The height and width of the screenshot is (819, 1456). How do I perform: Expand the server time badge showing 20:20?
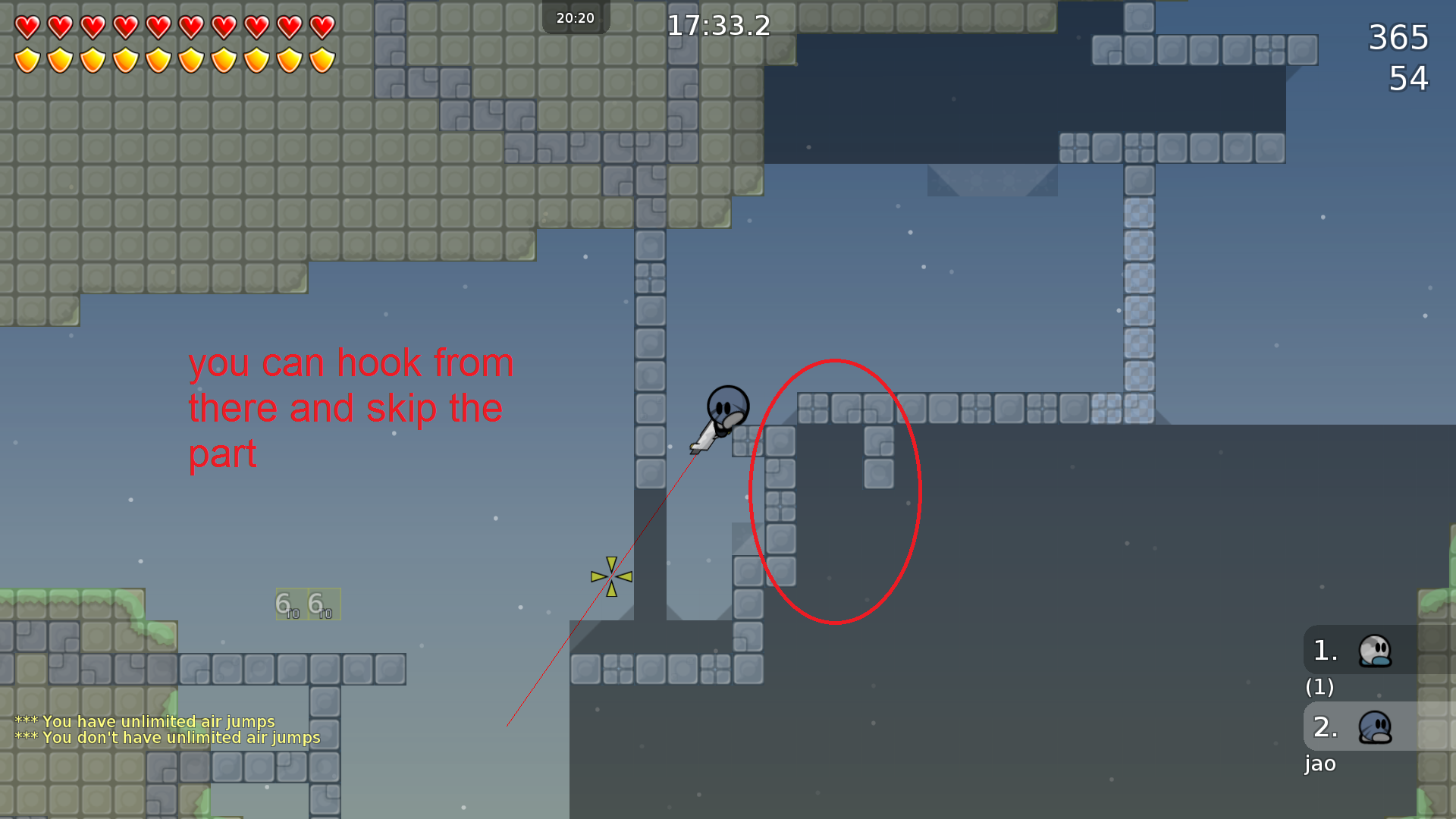pos(576,17)
